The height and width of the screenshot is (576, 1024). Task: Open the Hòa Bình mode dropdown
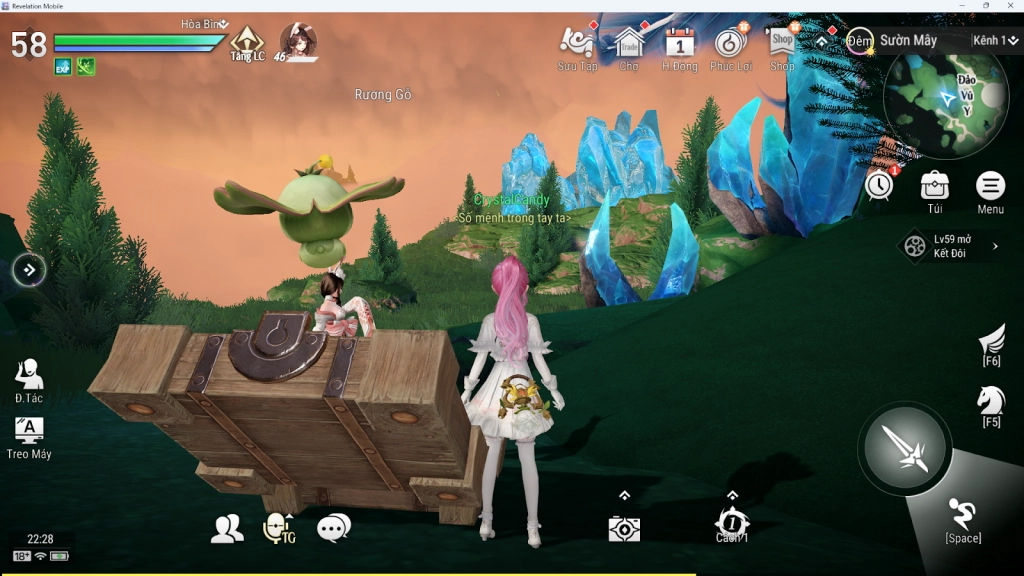click(x=206, y=24)
